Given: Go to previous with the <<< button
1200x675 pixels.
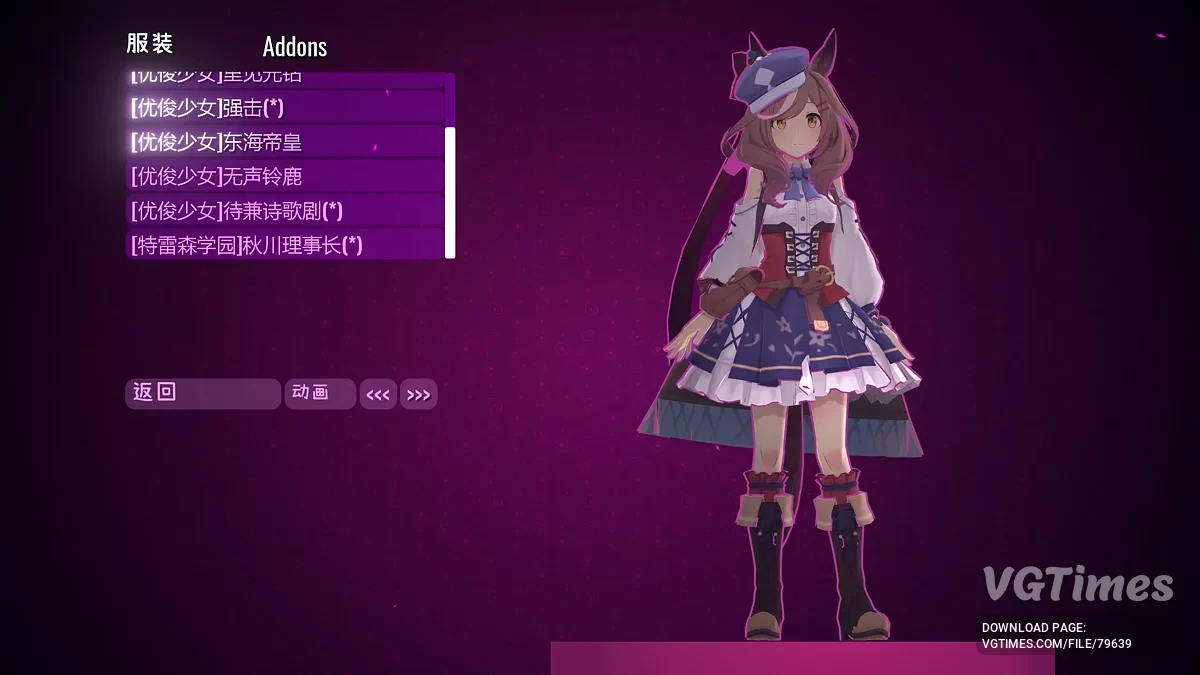Looking at the screenshot, I should click(378, 395).
